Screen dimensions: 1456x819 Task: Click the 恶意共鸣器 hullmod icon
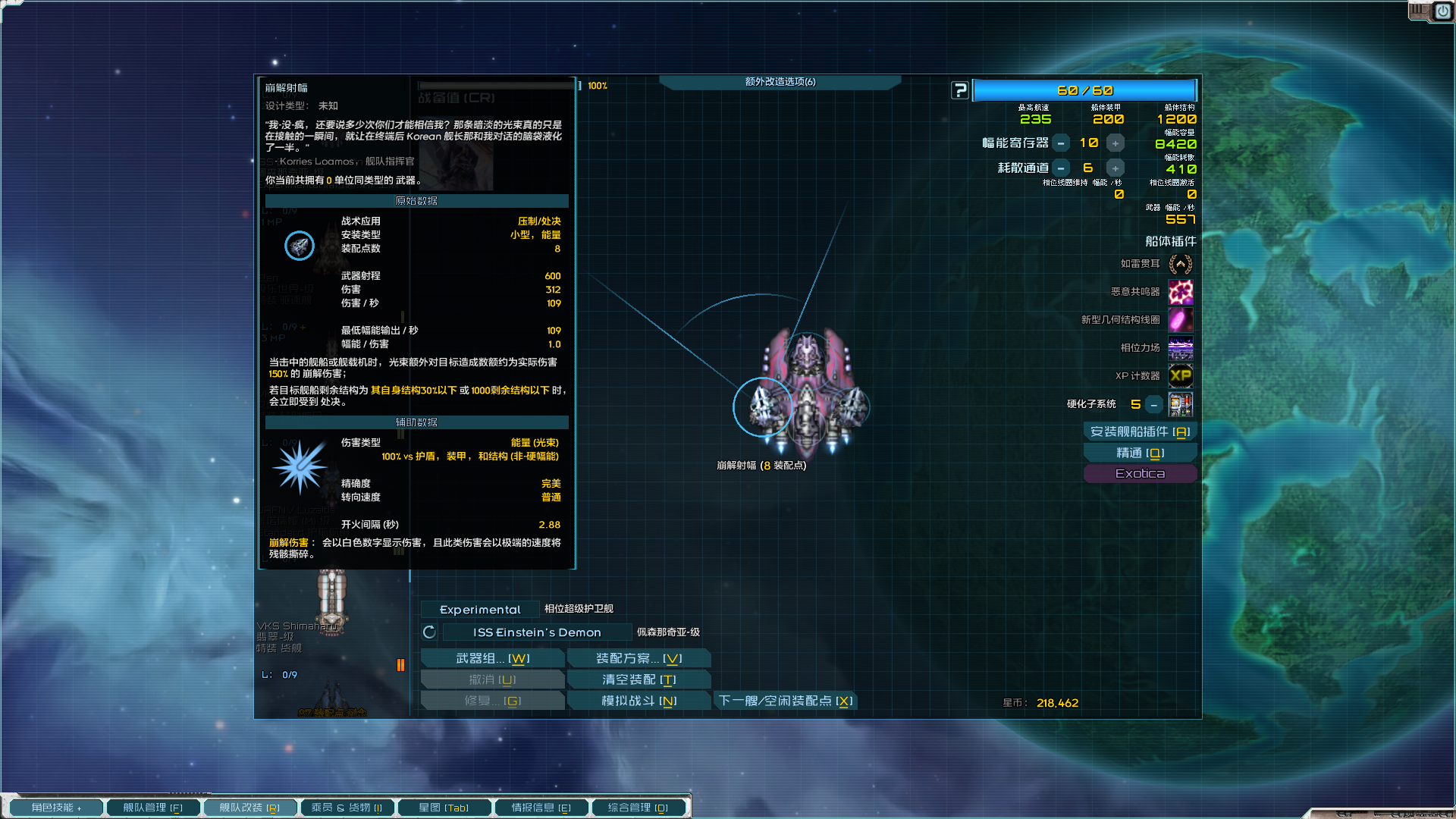tap(1180, 292)
